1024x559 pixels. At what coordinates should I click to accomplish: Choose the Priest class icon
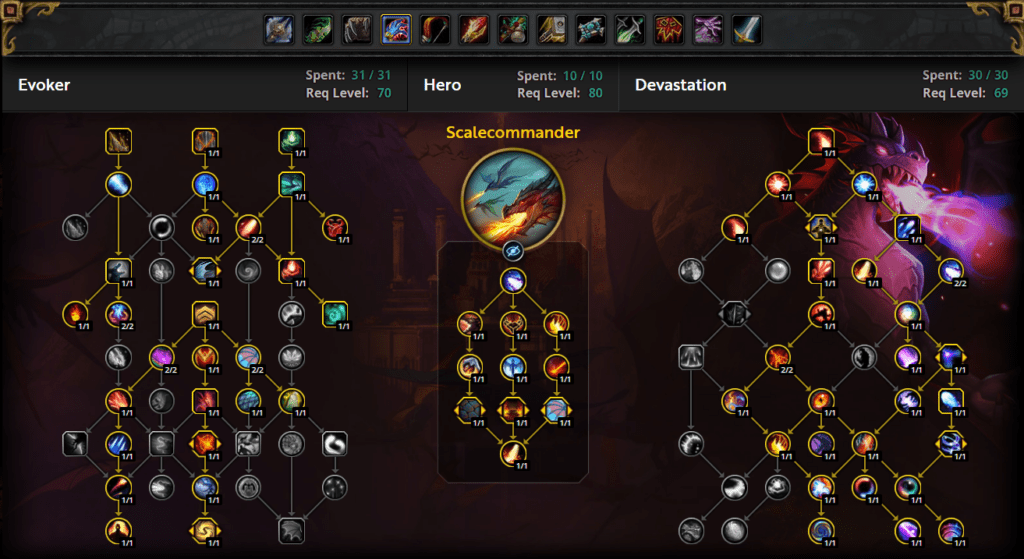click(591, 30)
